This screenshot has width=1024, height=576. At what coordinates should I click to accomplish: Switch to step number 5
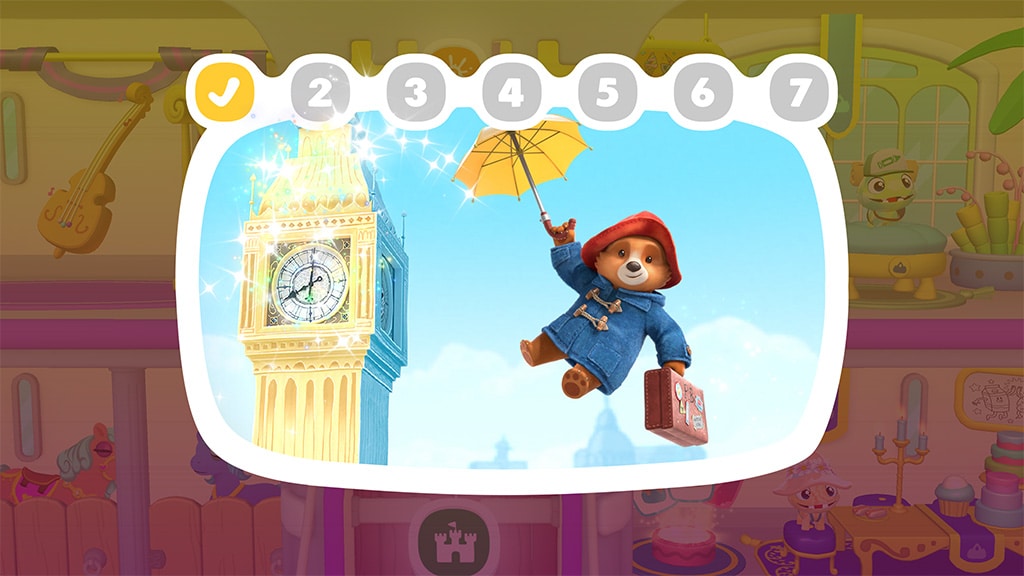coord(607,93)
